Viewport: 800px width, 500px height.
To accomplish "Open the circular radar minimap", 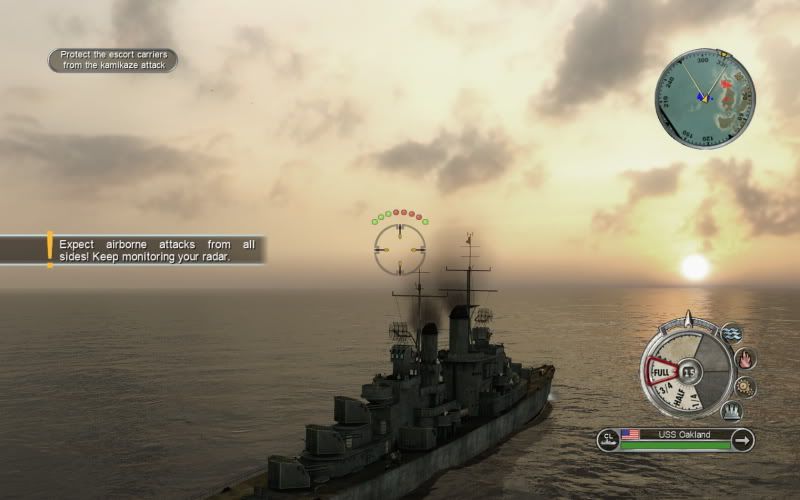I will pyautogui.click(x=705, y=99).
